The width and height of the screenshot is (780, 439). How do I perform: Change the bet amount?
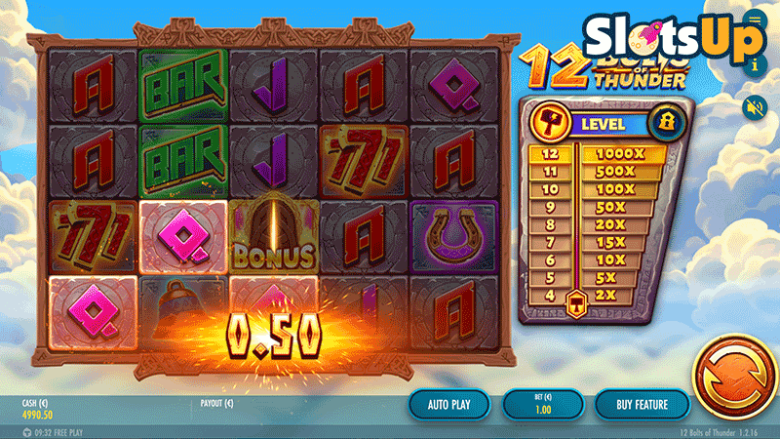point(541,404)
